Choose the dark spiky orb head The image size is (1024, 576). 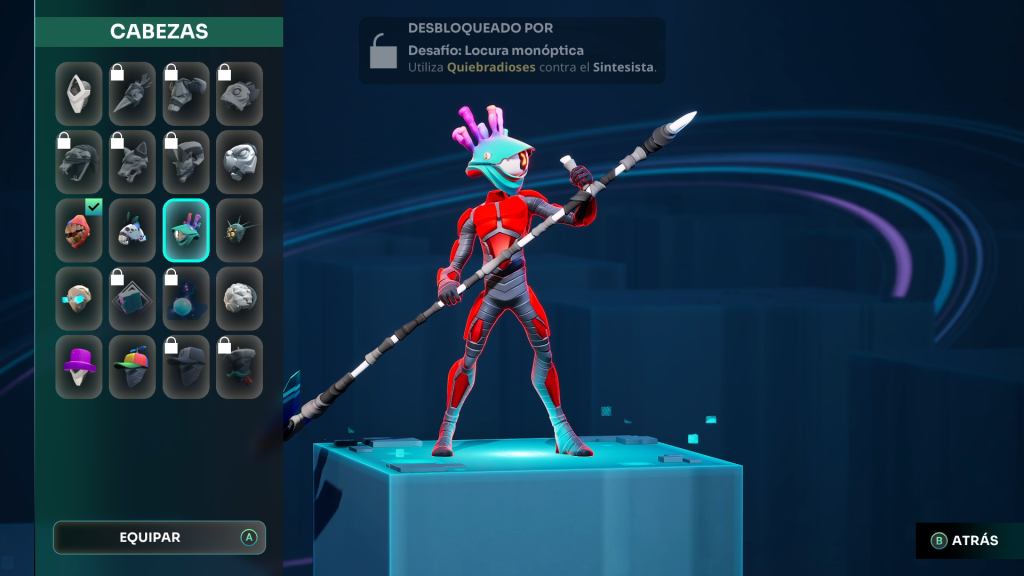tap(239, 230)
